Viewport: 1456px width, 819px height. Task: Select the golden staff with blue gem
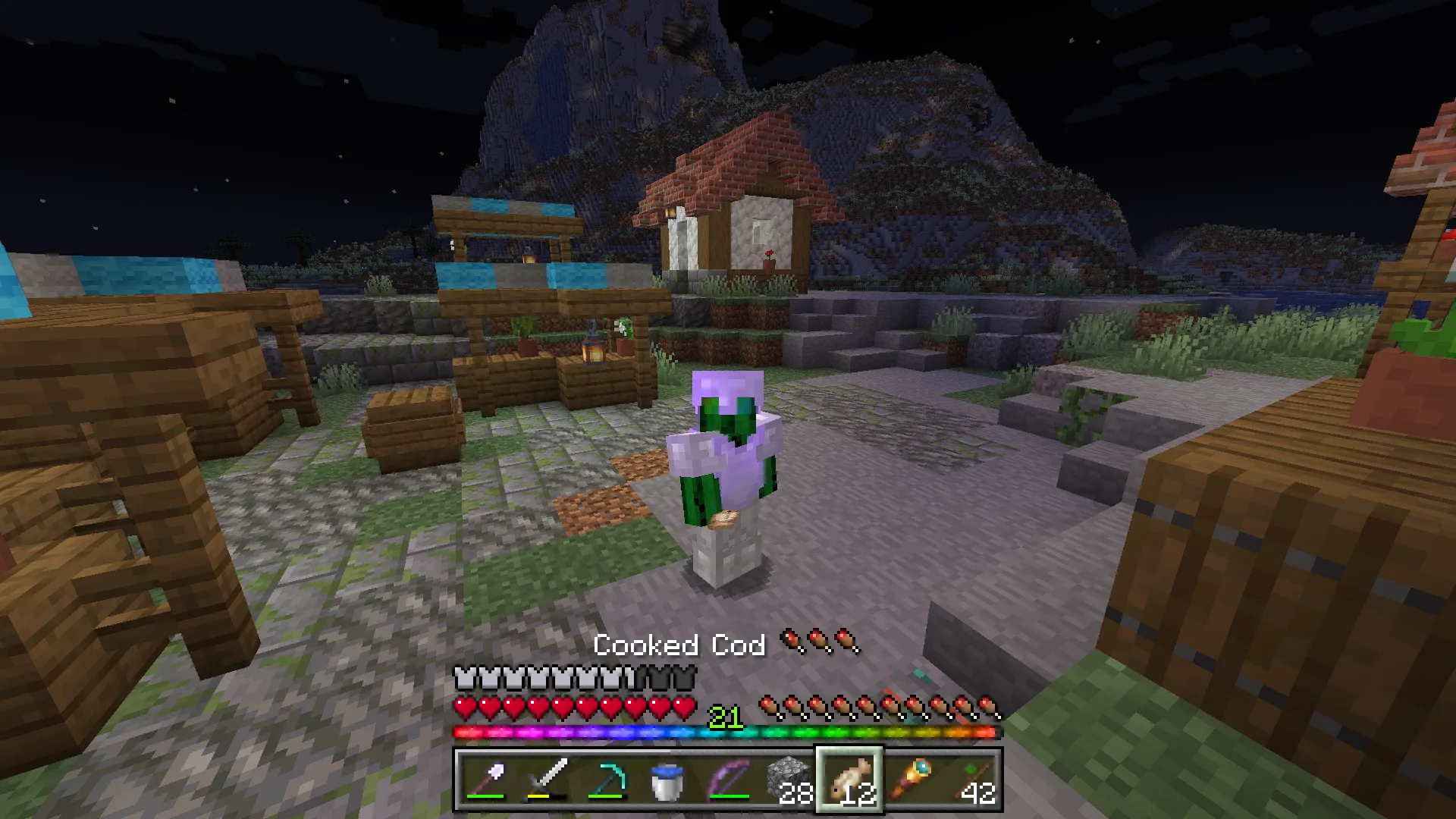[910, 780]
